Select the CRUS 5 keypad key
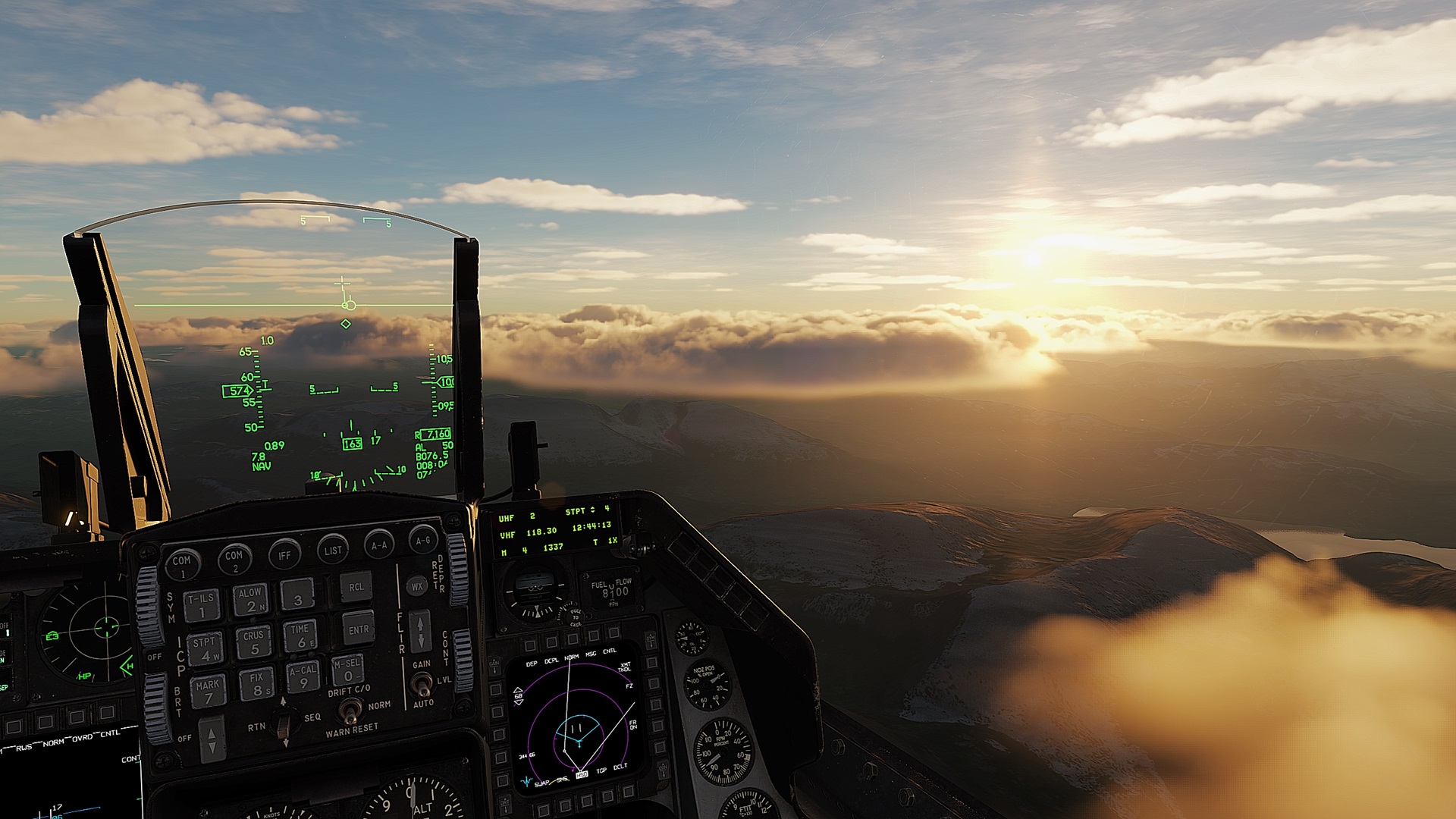Viewport: 1456px width, 819px height. [x=253, y=642]
